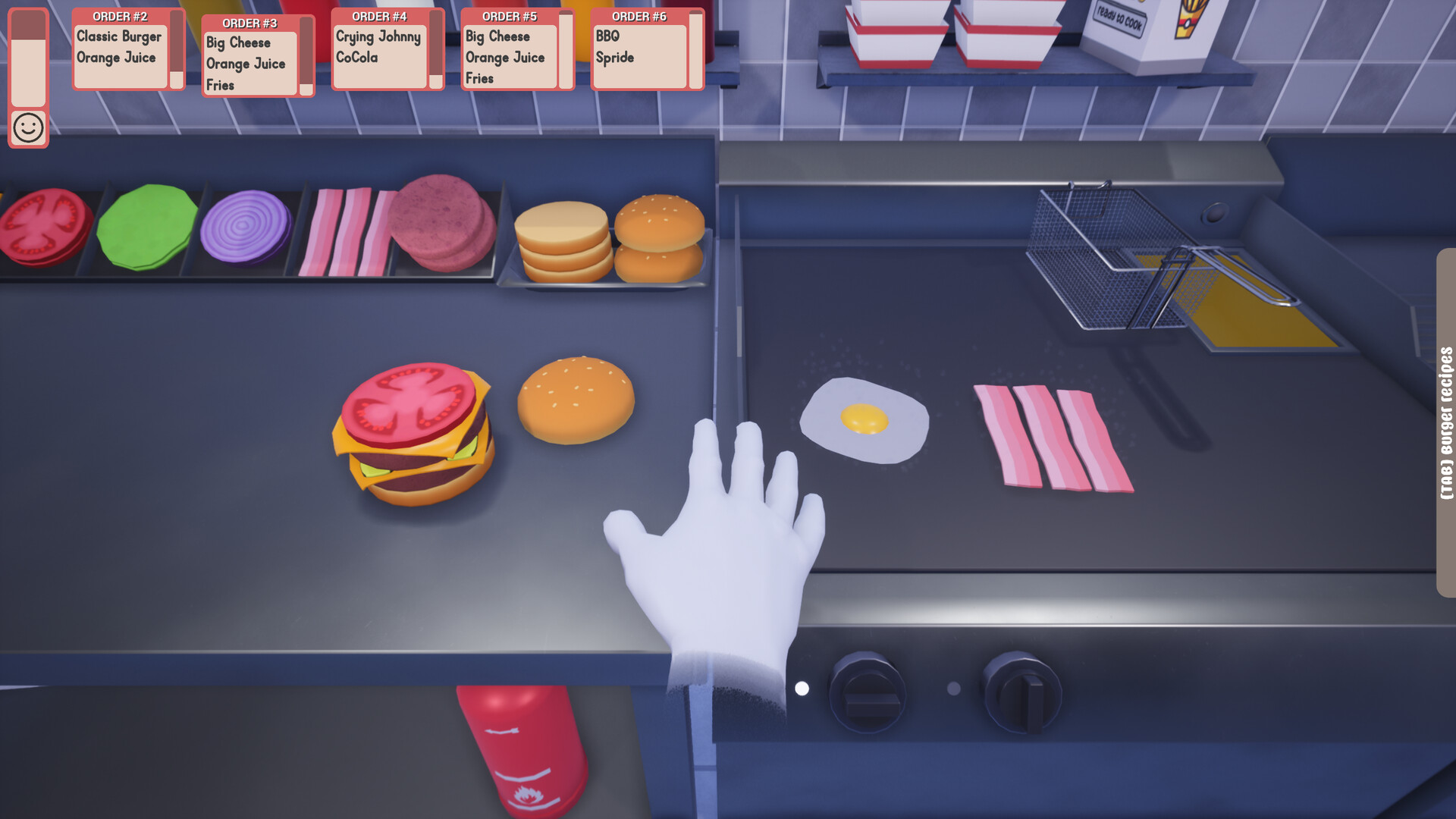Pick up a lettuce leaf from its bin
Image resolution: width=1456 pixels, height=819 pixels.
148,227
